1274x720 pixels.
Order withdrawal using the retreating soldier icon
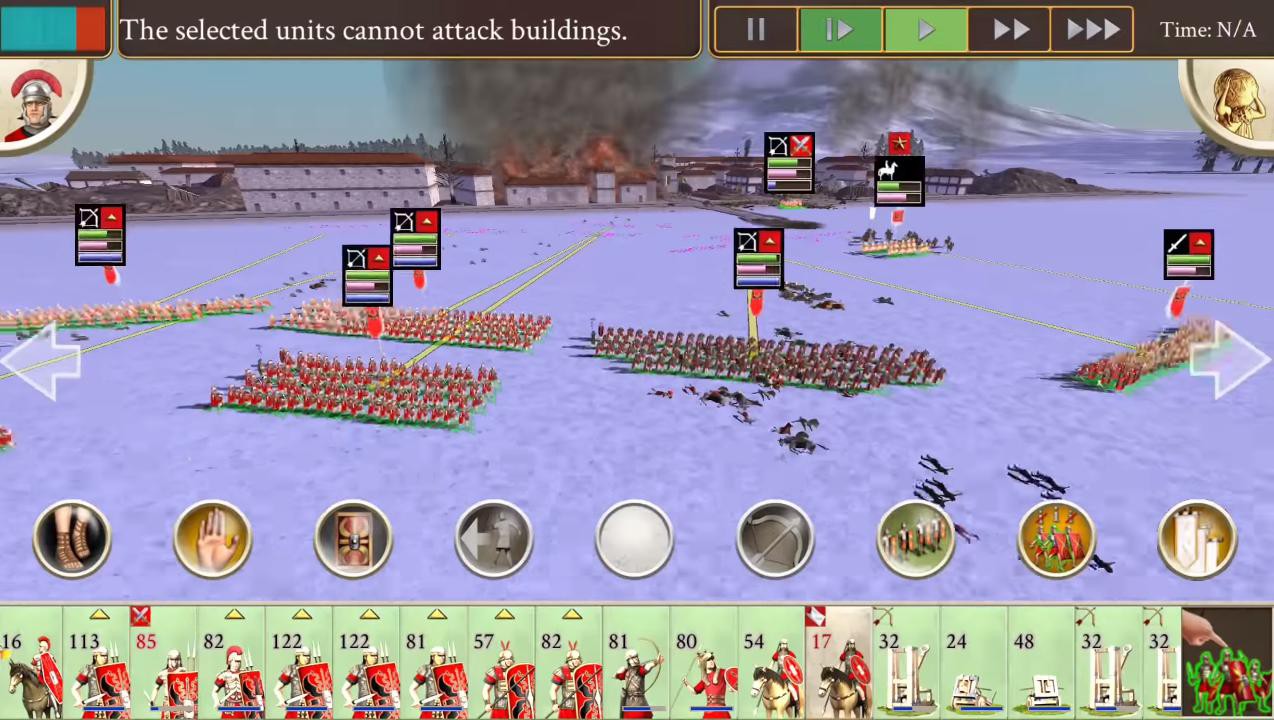494,540
